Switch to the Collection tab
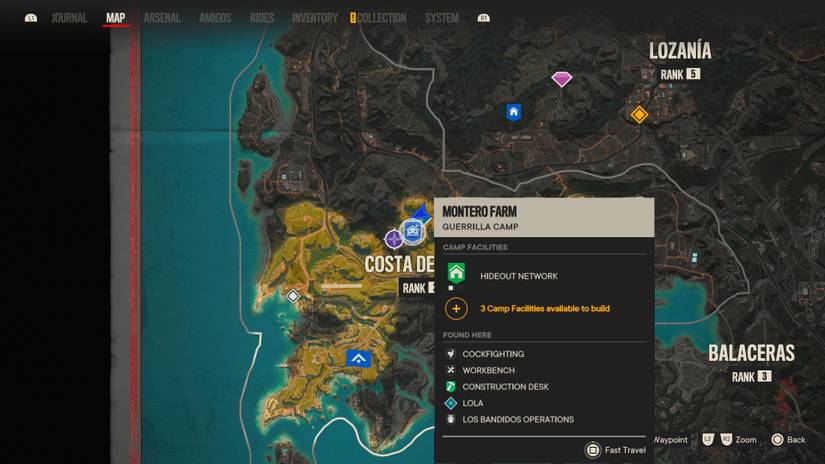This screenshot has width=825, height=464. tap(381, 18)
